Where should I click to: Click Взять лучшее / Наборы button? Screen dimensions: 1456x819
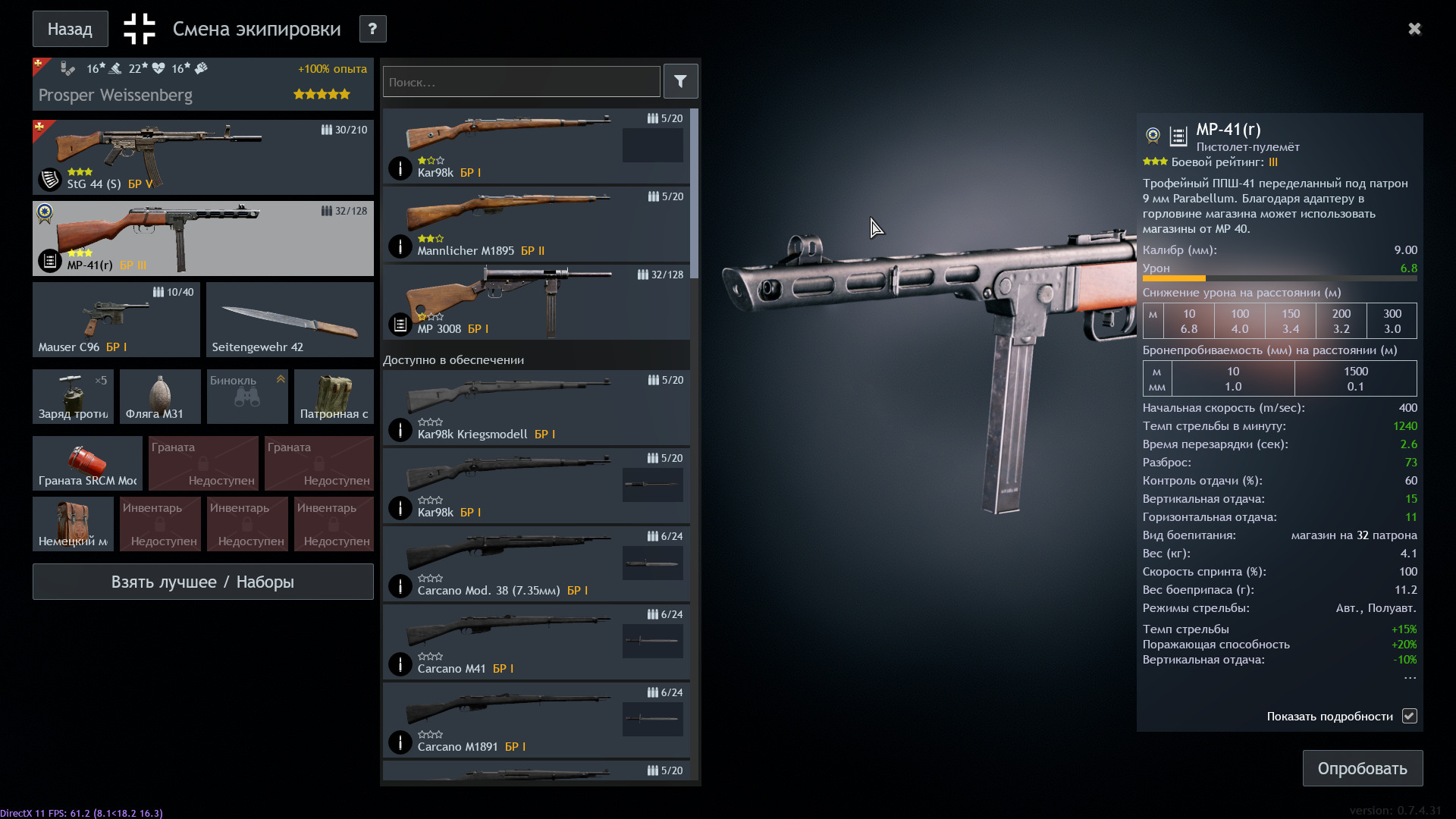202,582
